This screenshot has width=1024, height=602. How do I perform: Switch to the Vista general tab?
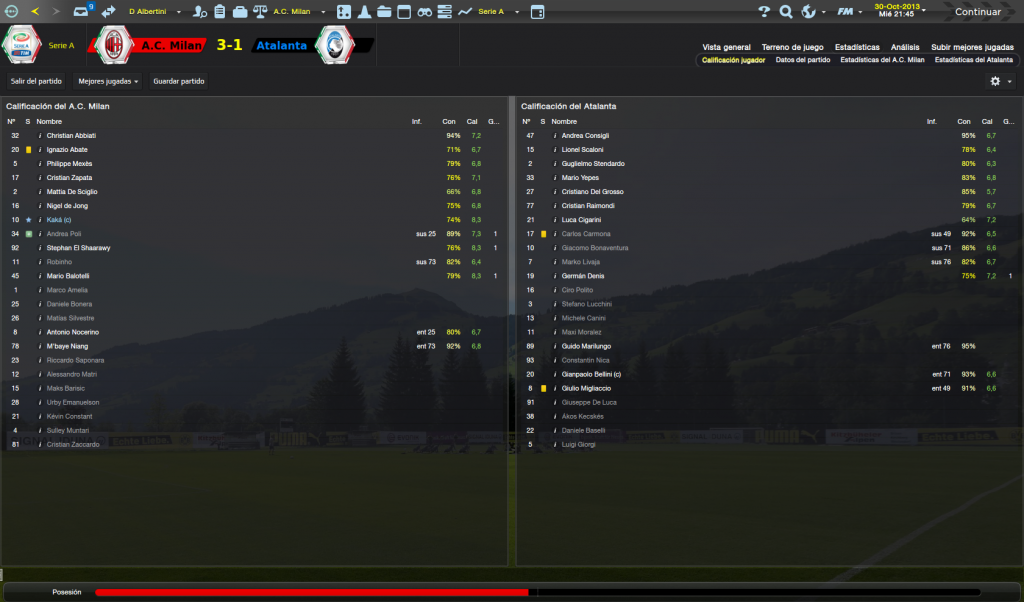726,47
